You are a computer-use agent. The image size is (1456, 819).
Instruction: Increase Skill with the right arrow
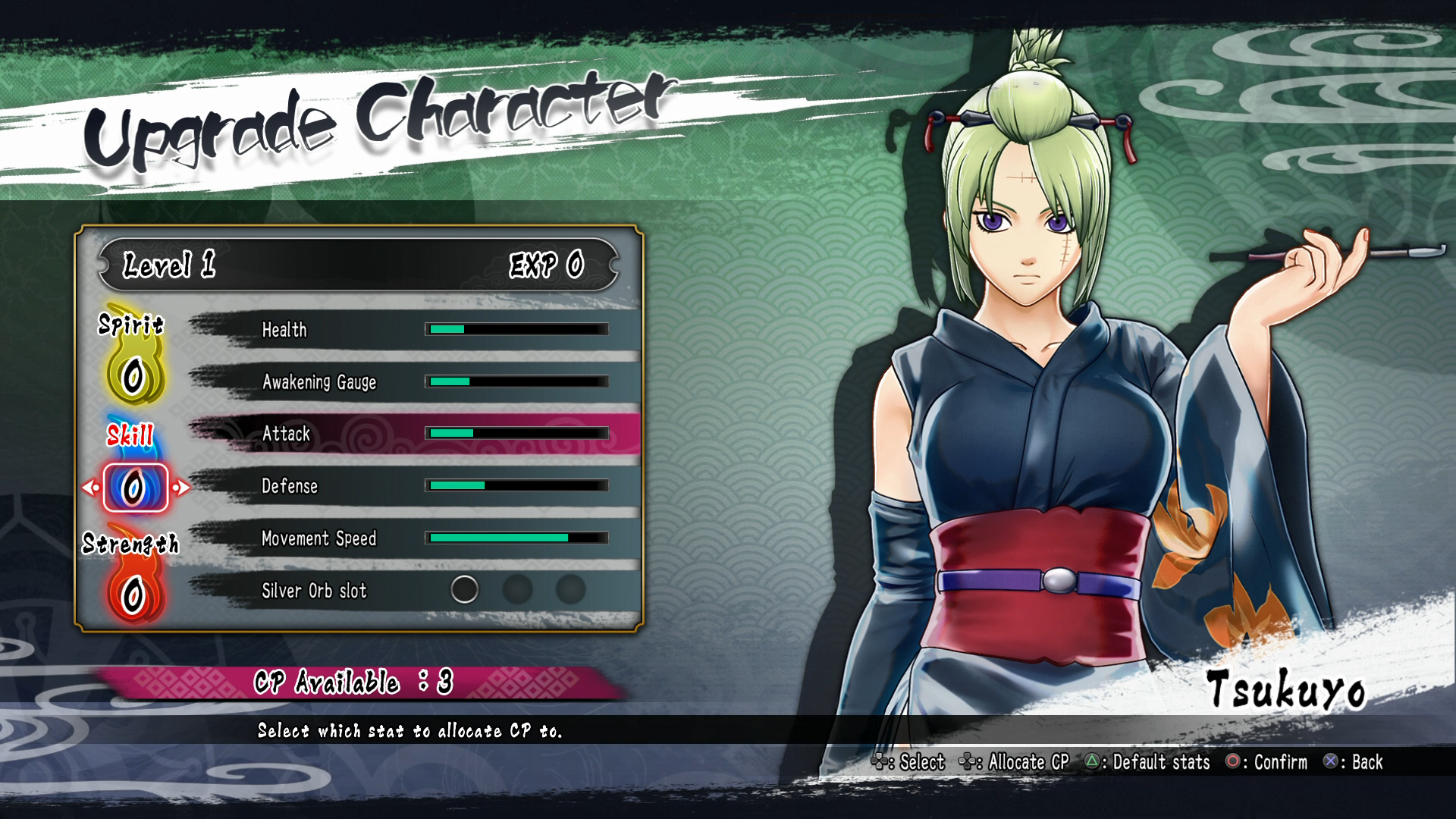[x=181, y=488]
